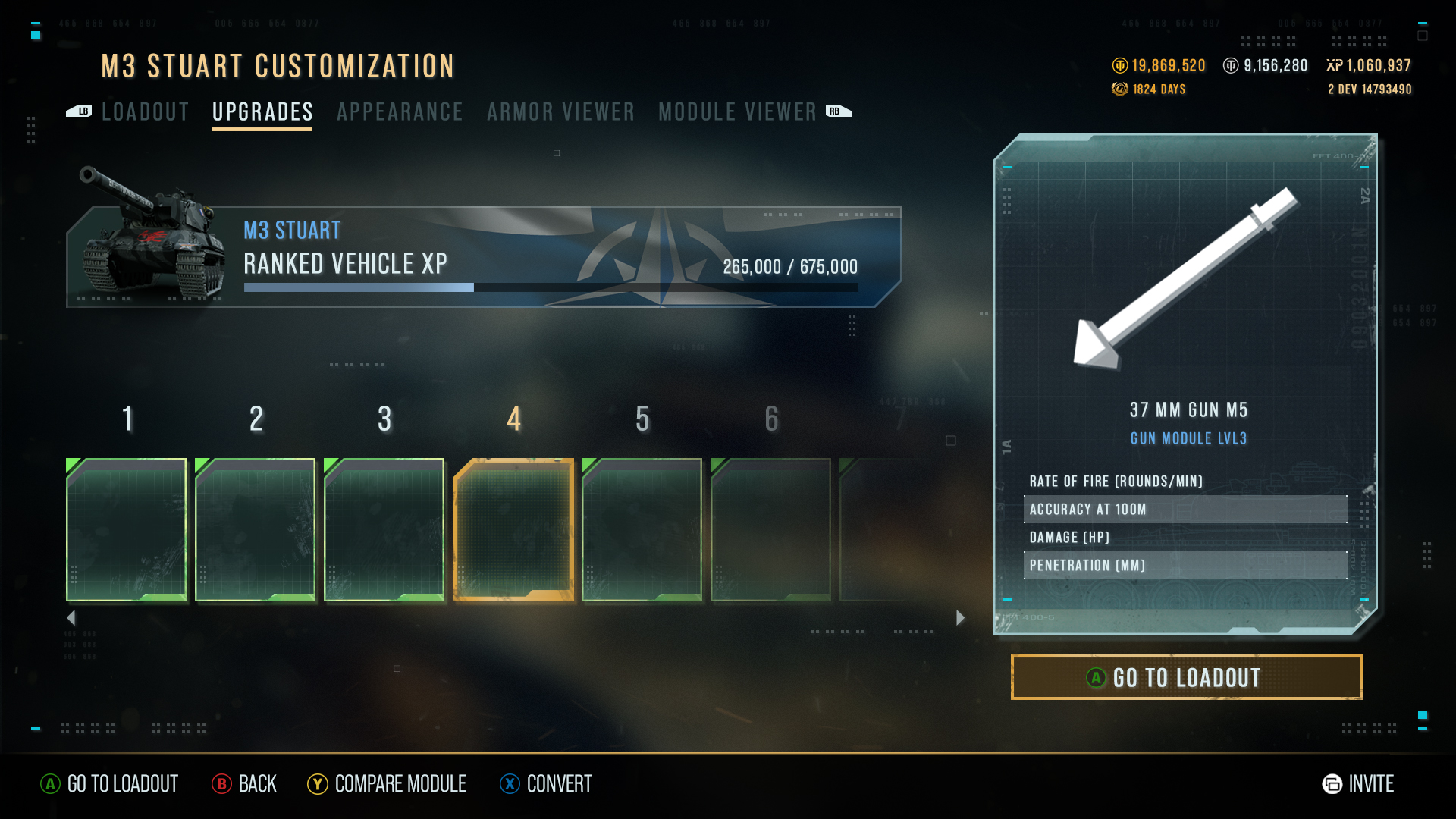Click the left arrow of the tier list

(x=71, y=618)
